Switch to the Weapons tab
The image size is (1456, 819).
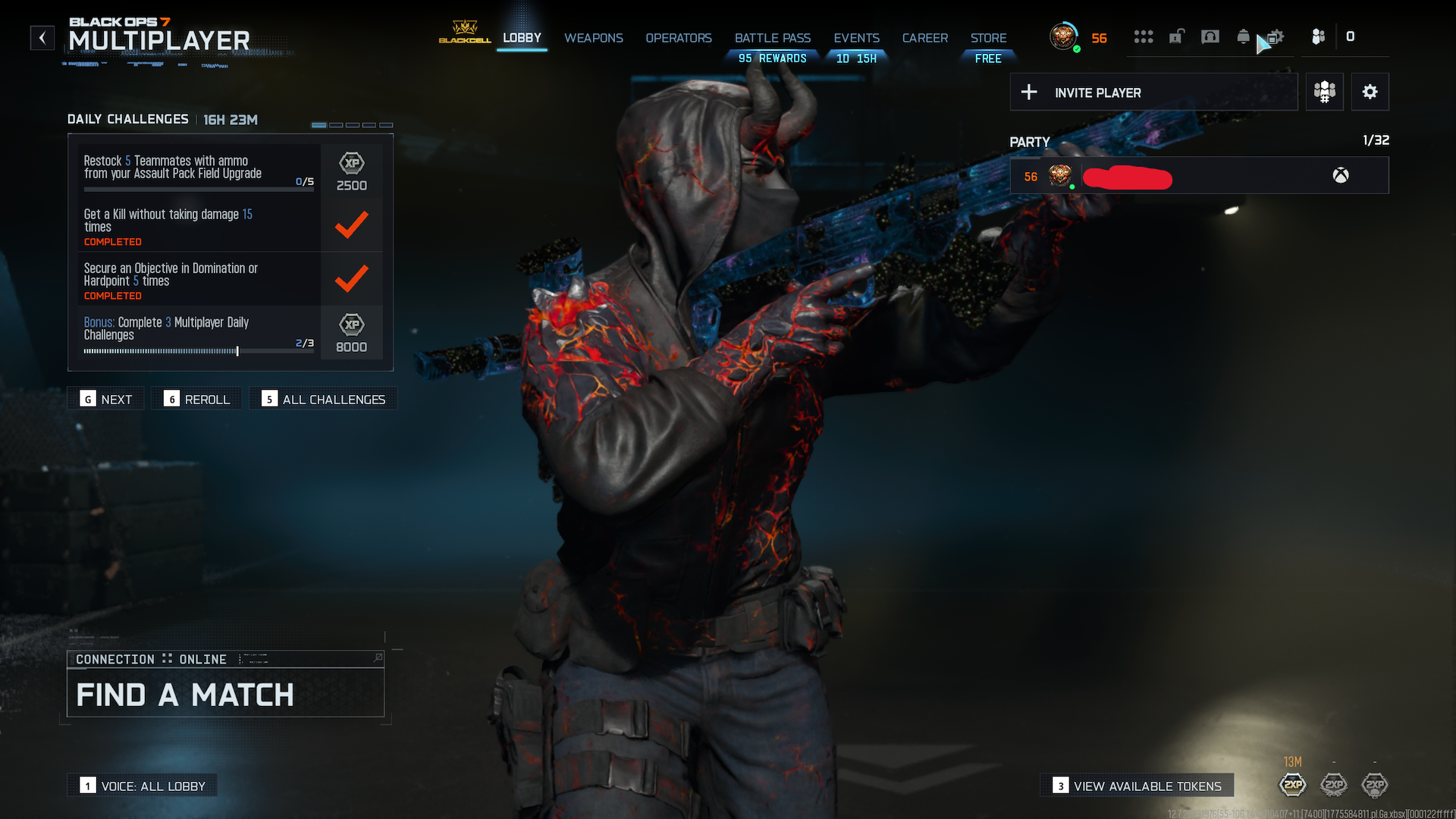click(x=593, y=38)
